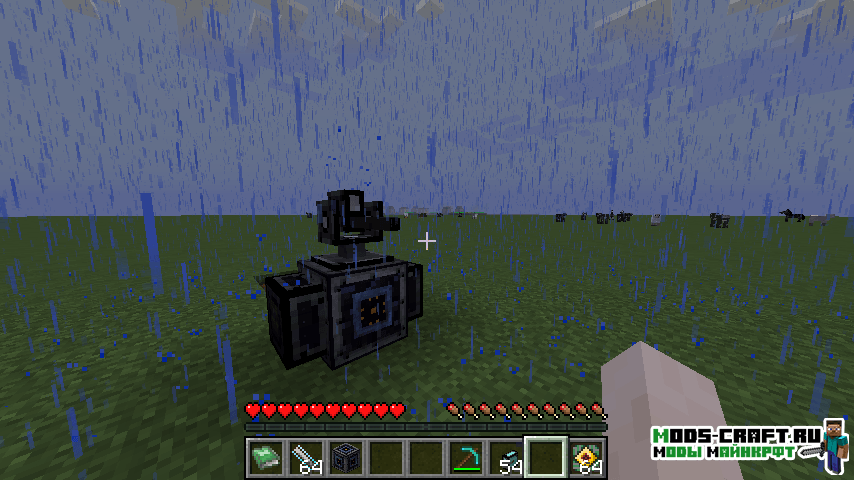Equip the diamond pickaxe
The image size is (854, 480).
click(466, 458)
